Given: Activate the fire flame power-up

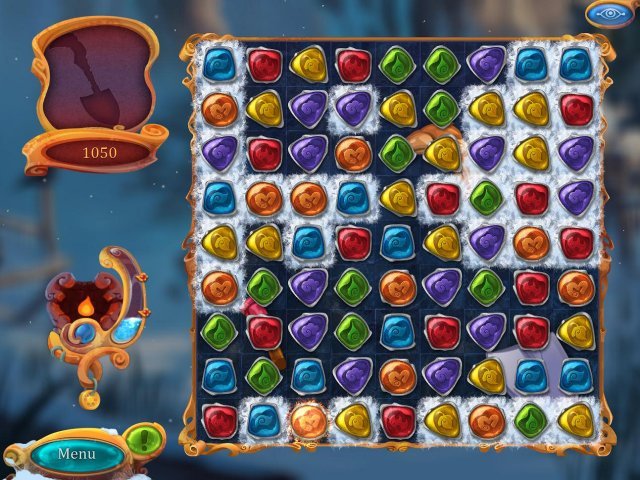Looking at the screenshot, I should (x=87, y=304).
